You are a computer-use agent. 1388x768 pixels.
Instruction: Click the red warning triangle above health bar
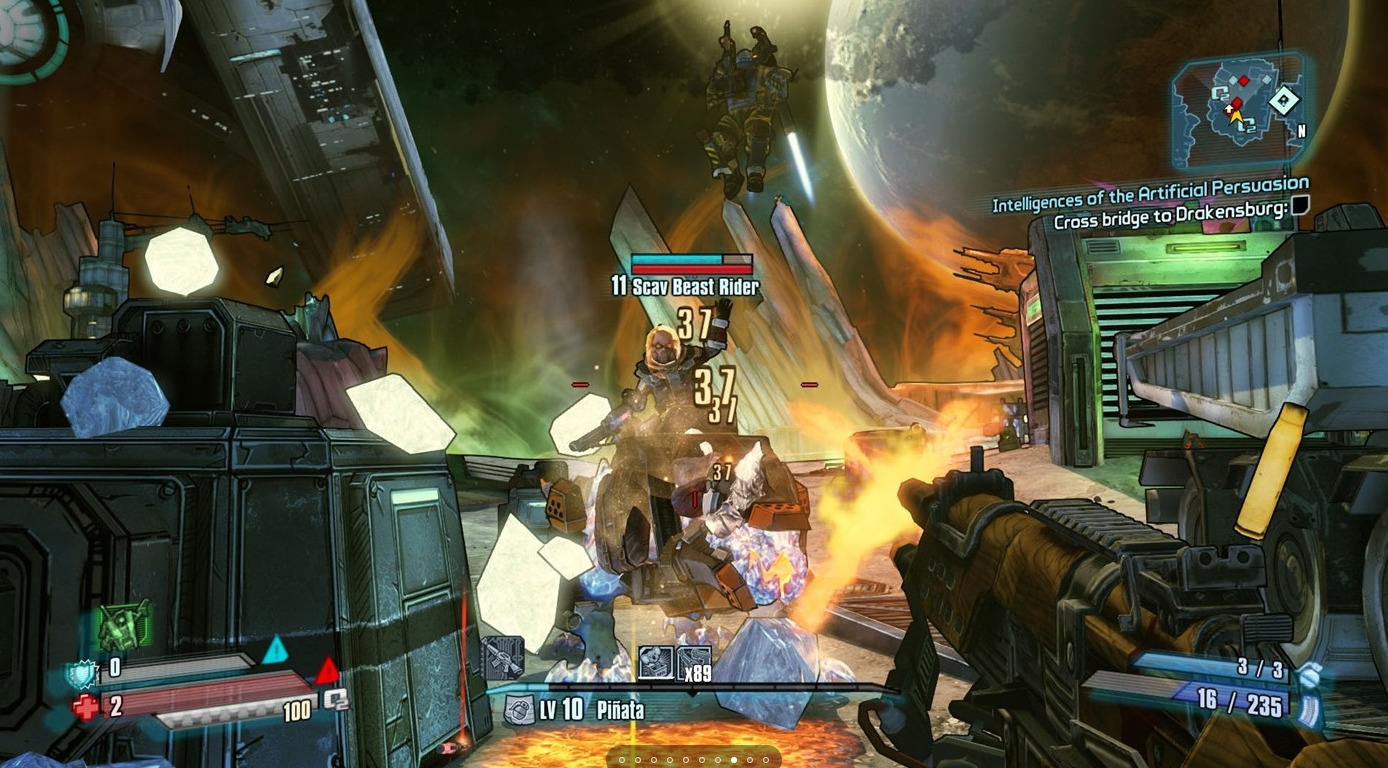[x=327, y=670]
